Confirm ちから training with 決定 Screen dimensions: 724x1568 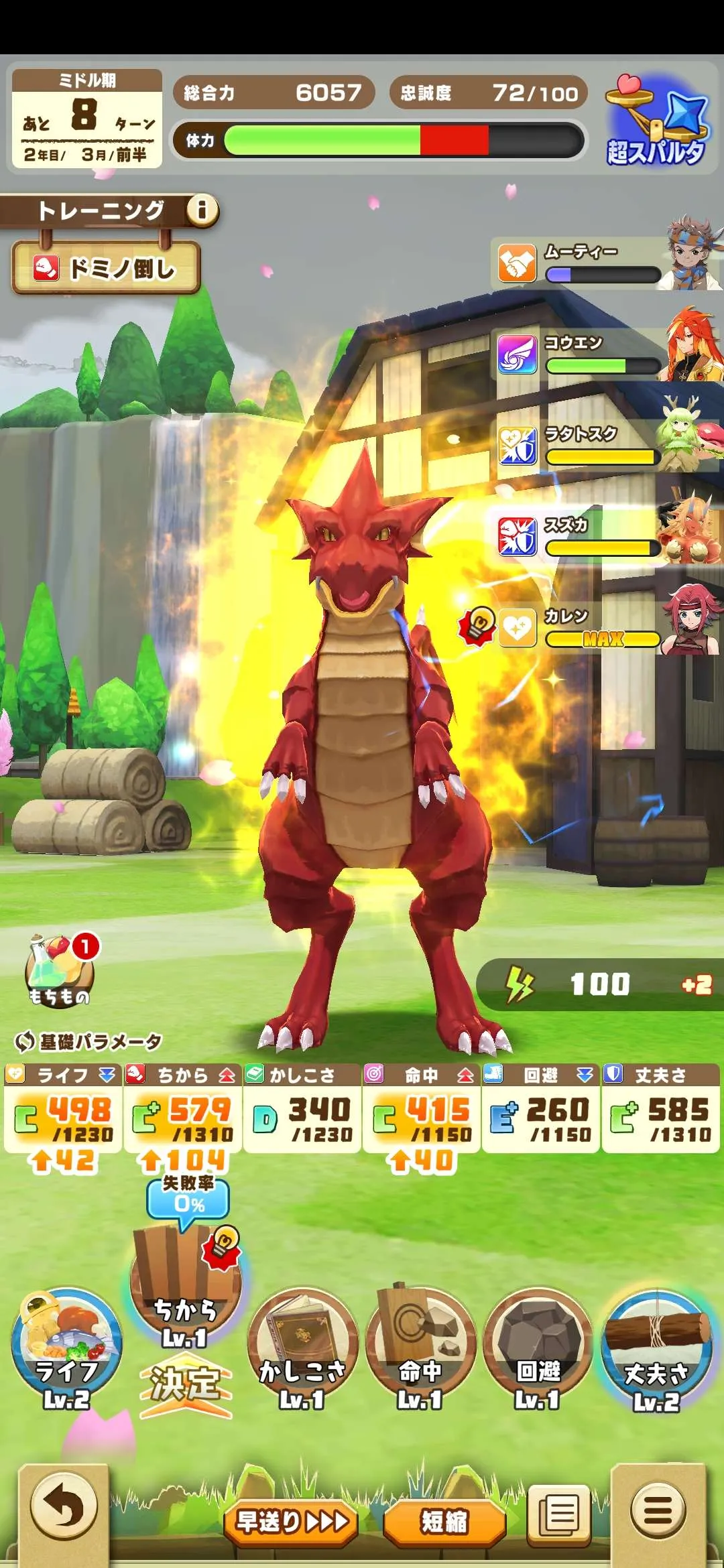click(185, 1386)
